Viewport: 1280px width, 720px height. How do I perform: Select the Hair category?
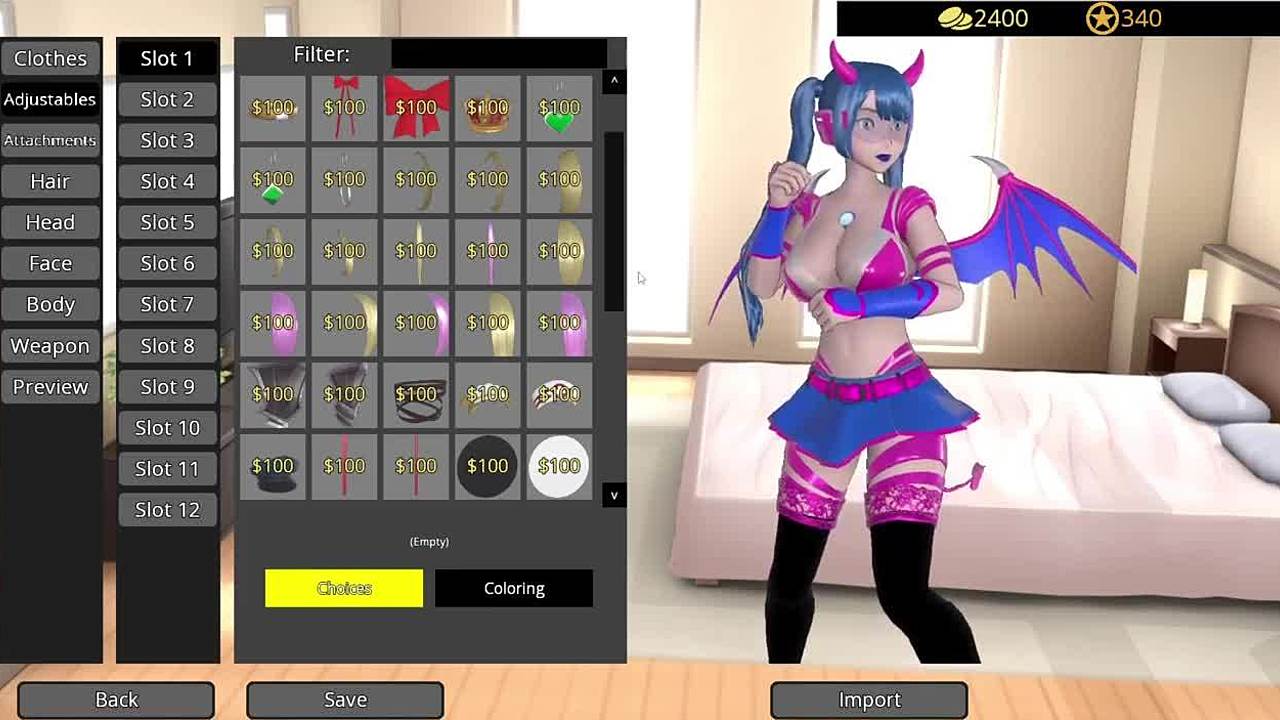tap(50, 181)
